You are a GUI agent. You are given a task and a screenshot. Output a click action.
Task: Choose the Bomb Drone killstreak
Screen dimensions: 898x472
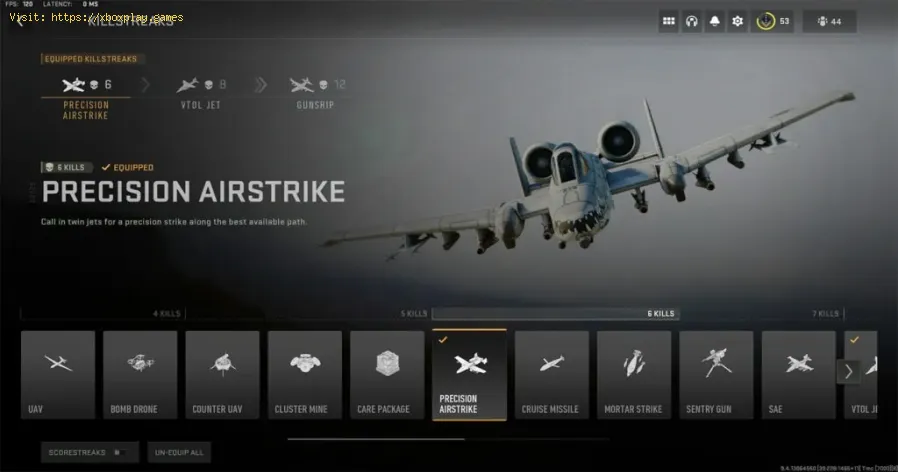point(140,374)
